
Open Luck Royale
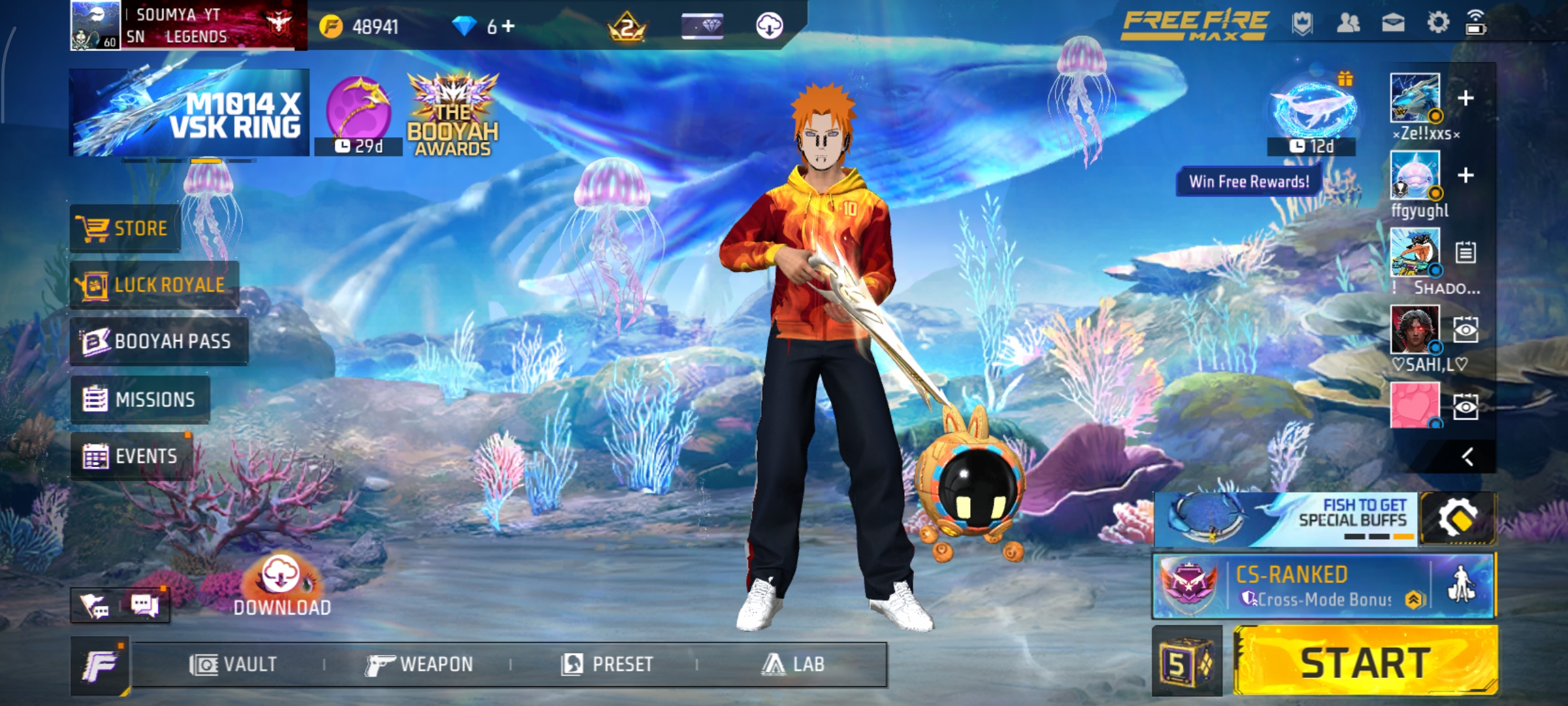tap(155, 285)
